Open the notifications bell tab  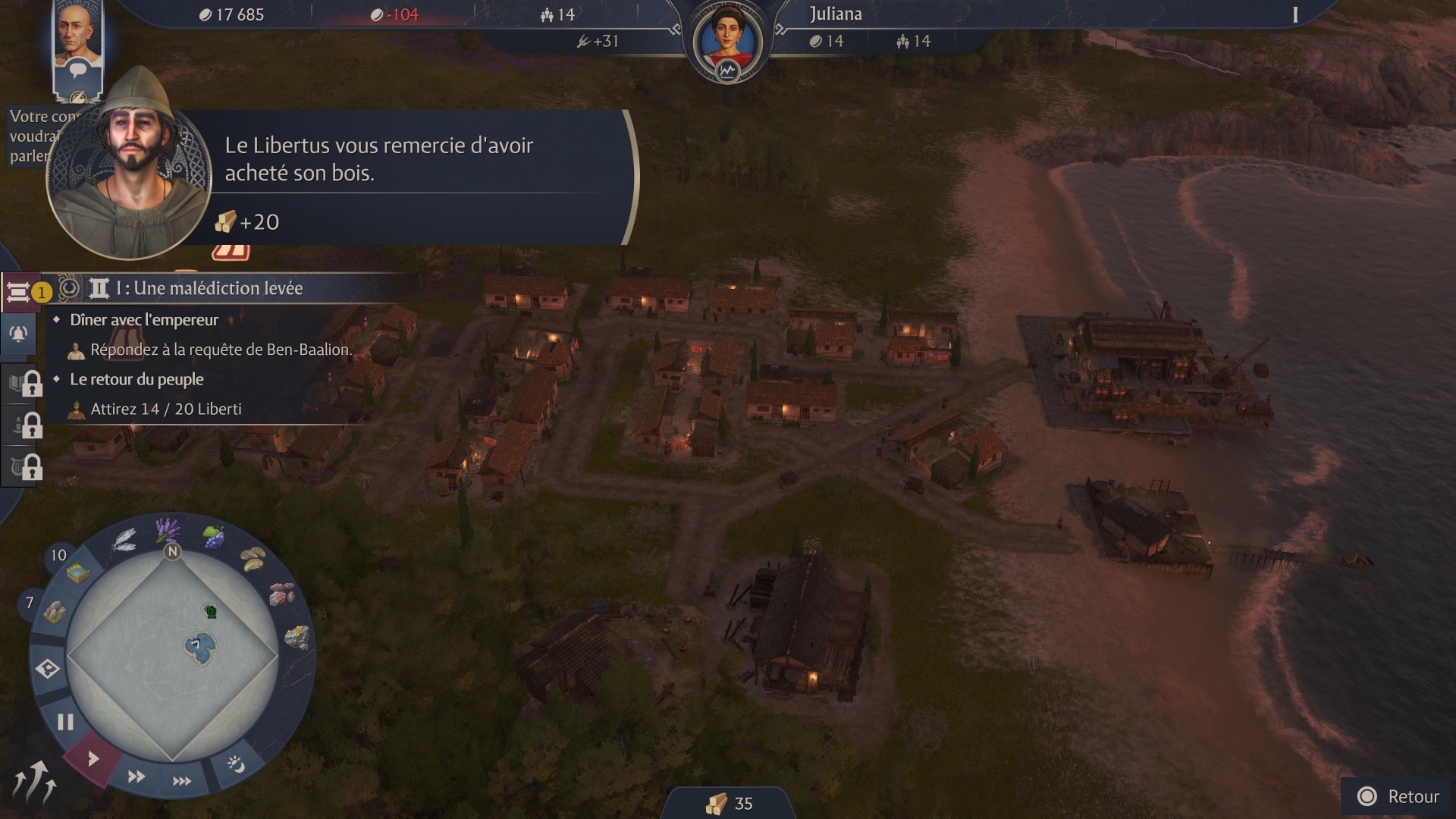(18, 334)
